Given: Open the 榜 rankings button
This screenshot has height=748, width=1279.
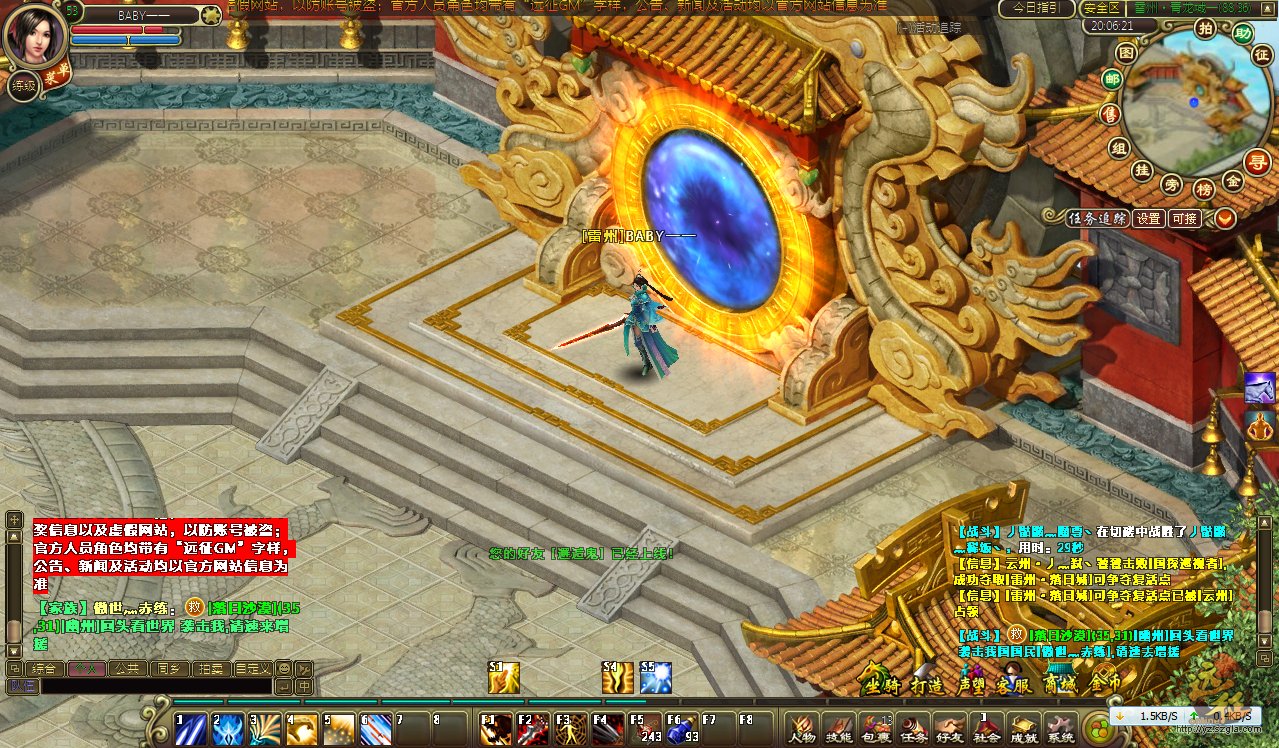Looking at the screenshot, I should (1203, 188).
